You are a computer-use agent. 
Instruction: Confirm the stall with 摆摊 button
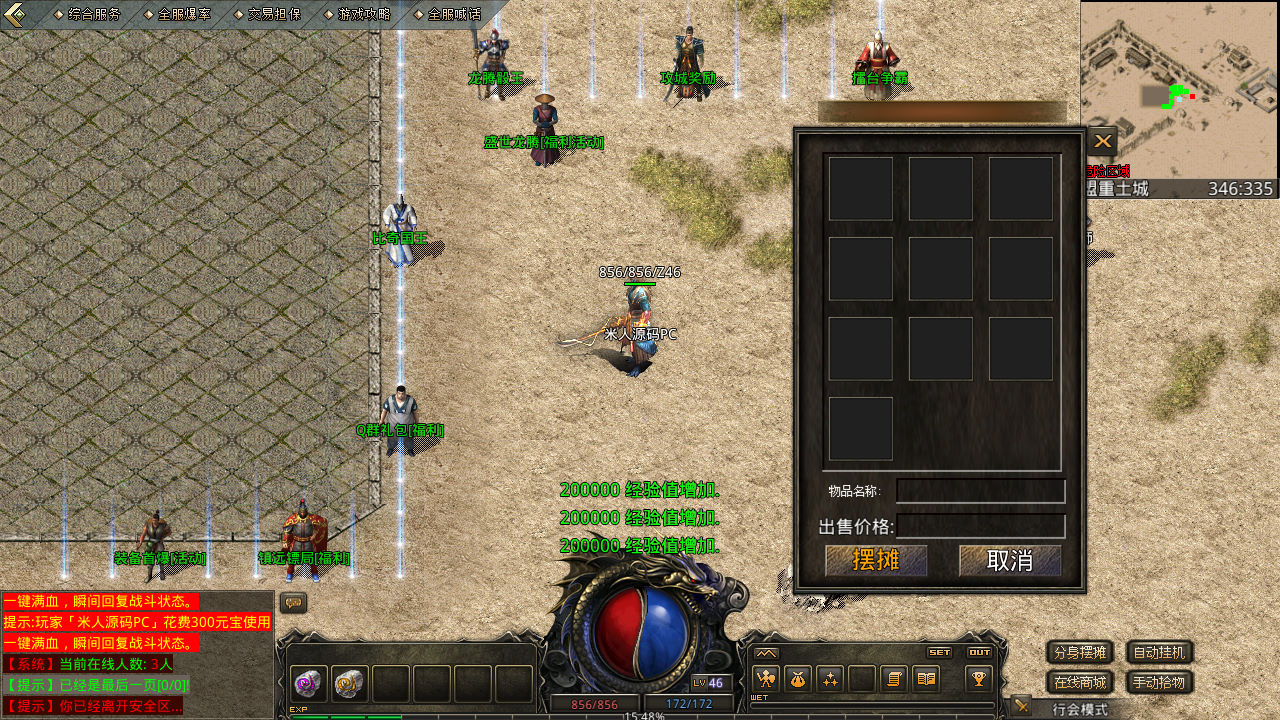pos(876,560)
